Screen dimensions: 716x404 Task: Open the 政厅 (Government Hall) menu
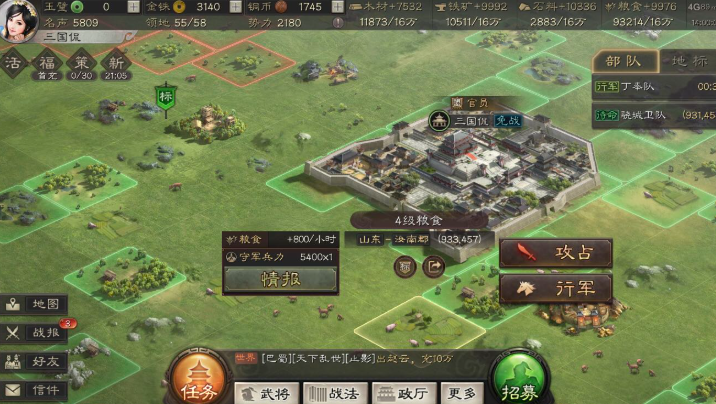[403, 393]
